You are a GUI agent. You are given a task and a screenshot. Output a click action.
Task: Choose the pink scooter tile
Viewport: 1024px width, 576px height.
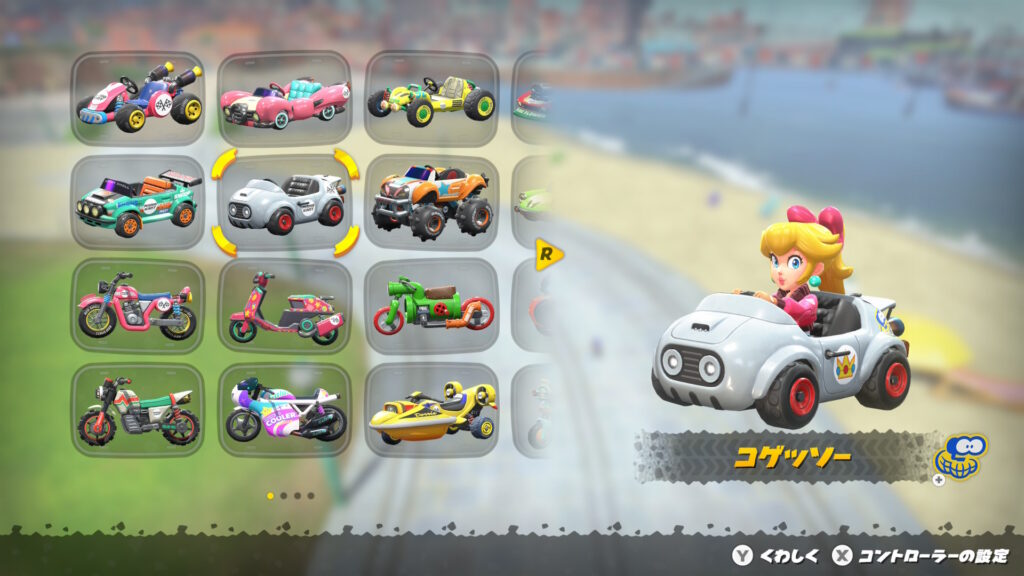click(285, 306)
